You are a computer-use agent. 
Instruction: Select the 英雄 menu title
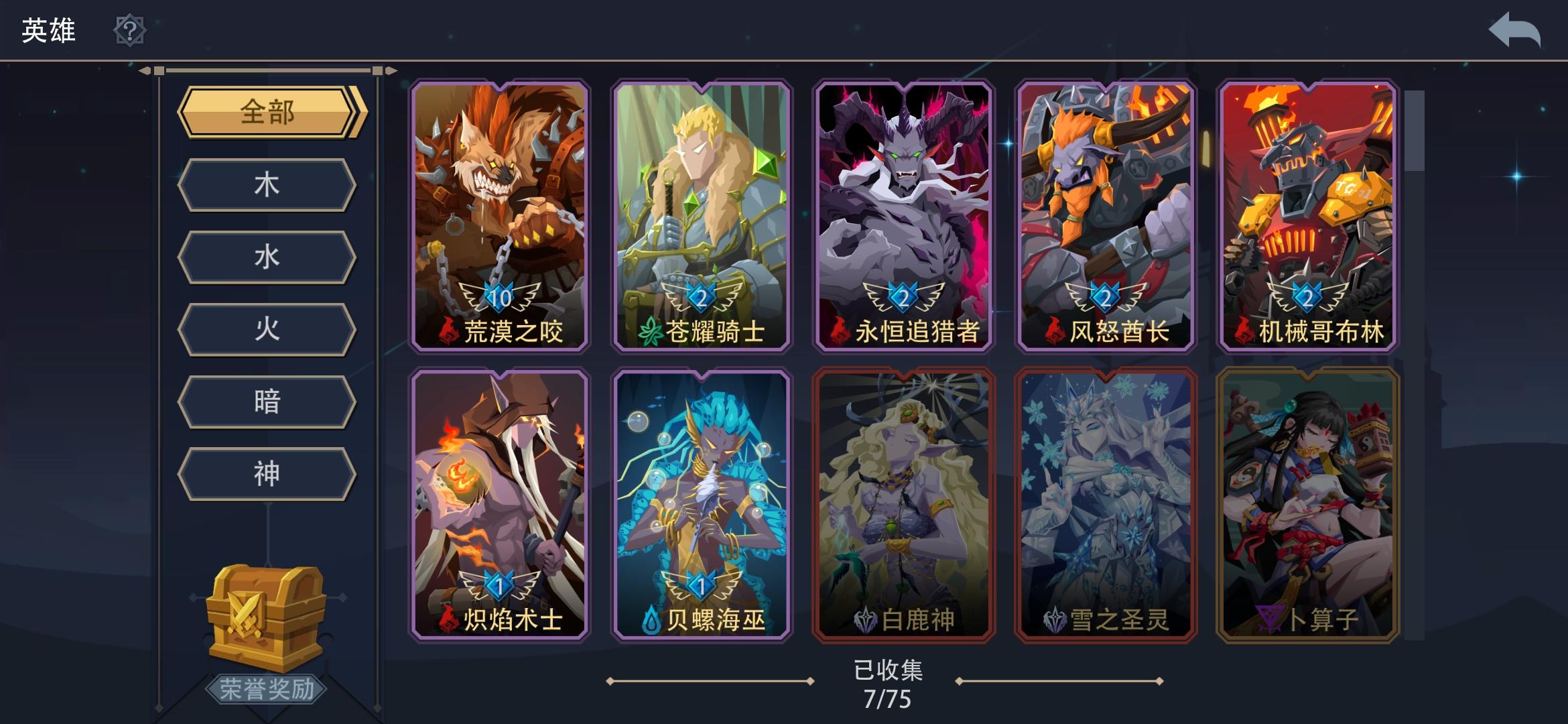coord(47,28)
